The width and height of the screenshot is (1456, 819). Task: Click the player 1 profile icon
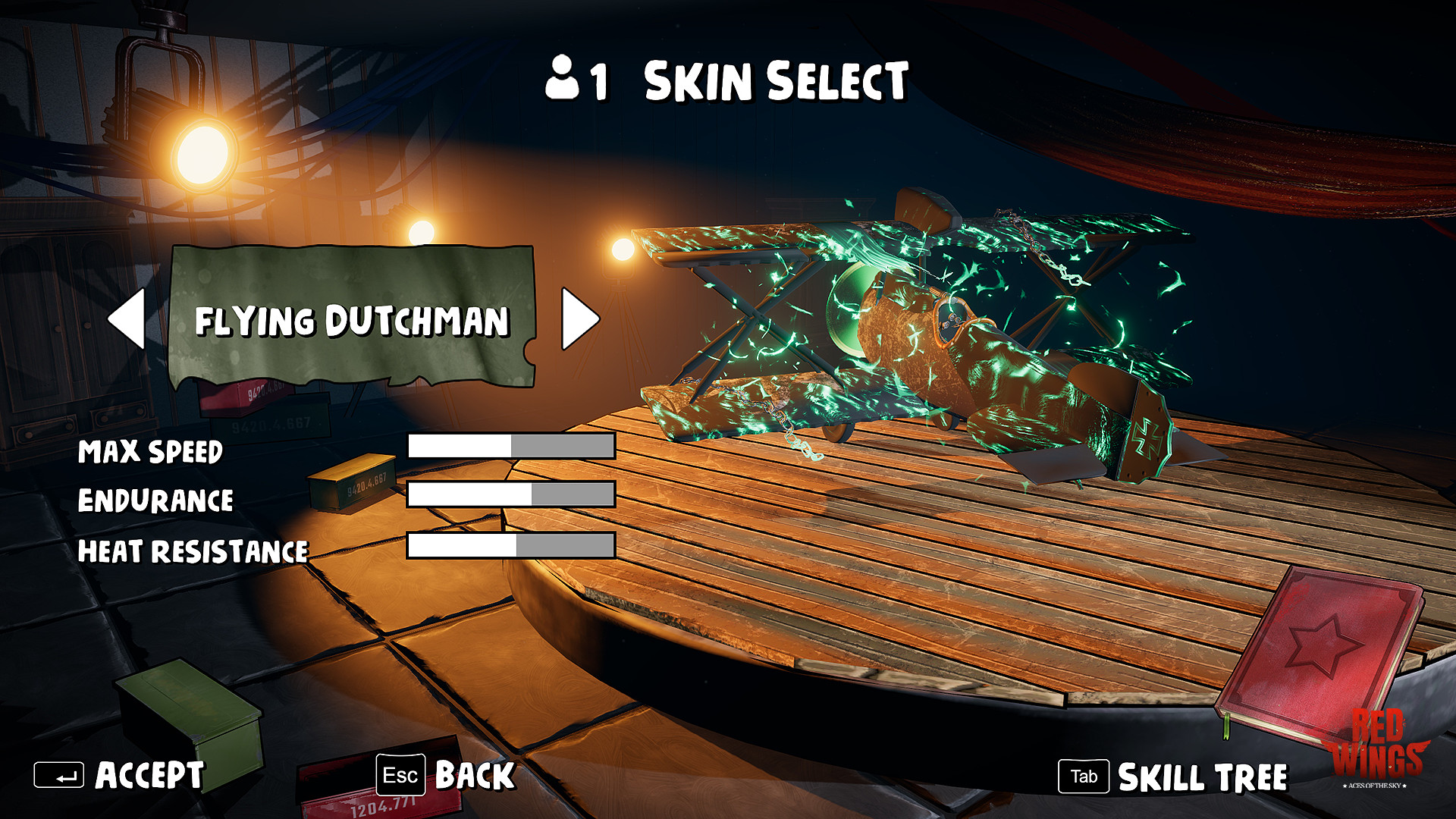pos(562,81)
